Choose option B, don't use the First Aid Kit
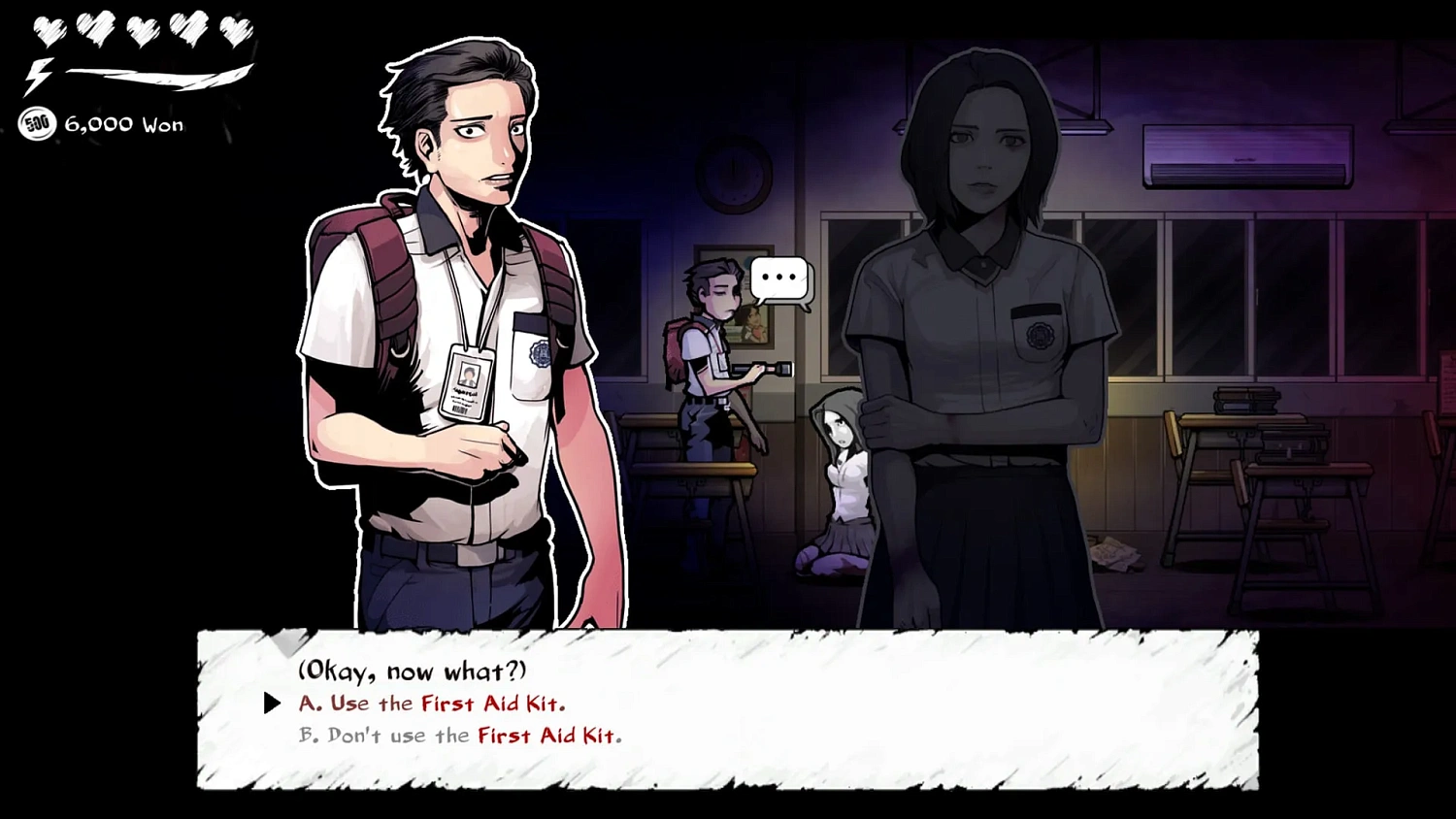1456x819 pixels. tap(458, 735)
